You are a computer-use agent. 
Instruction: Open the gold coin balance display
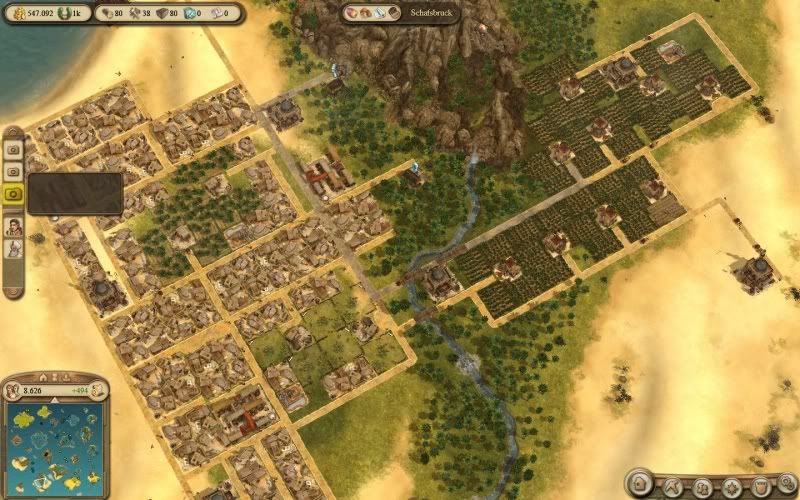tap(30, 14)
